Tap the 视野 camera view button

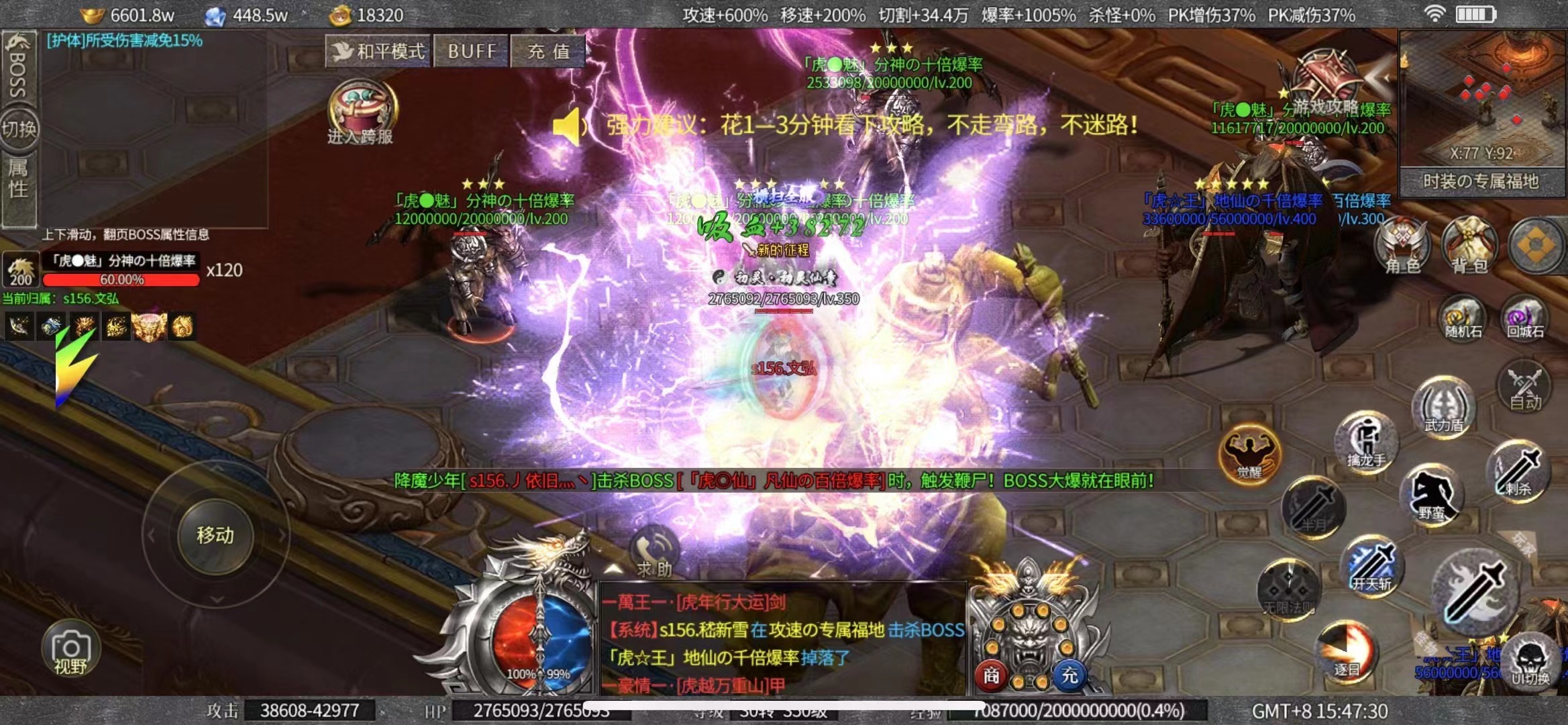(x=70, y=650)
